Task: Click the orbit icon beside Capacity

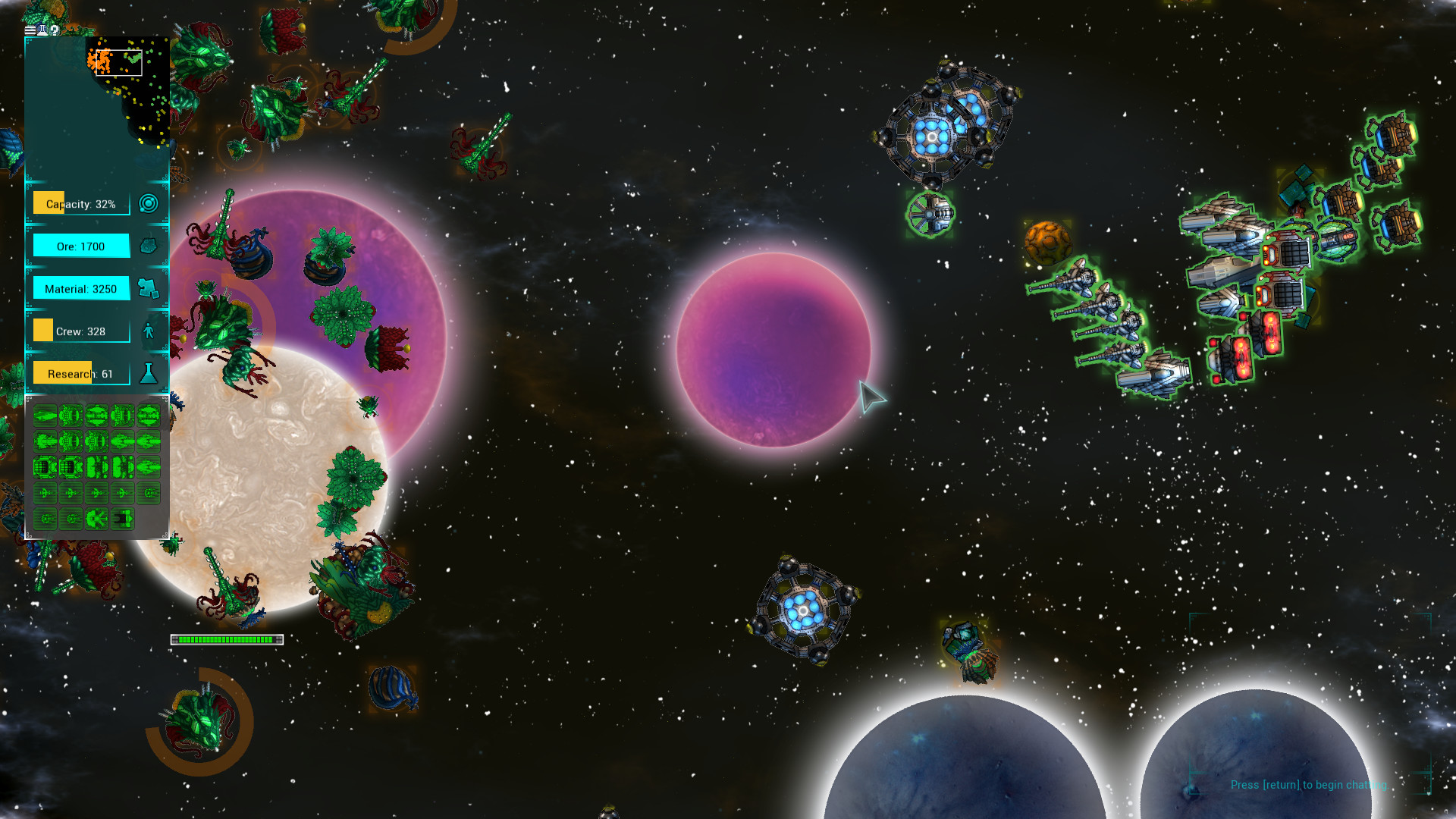Action: (149, 202)
